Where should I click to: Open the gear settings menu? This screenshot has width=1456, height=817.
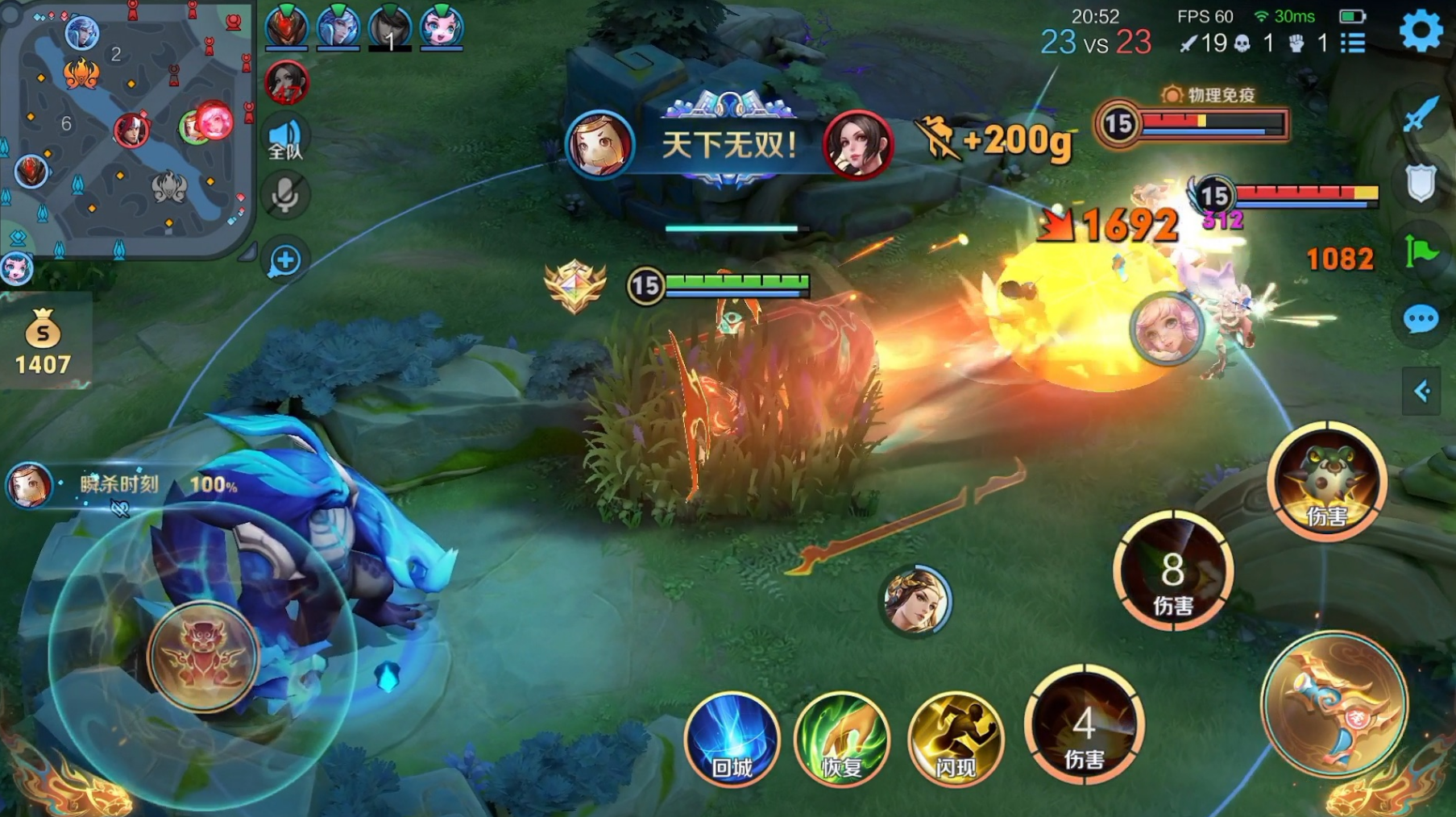pos(1420,31)
